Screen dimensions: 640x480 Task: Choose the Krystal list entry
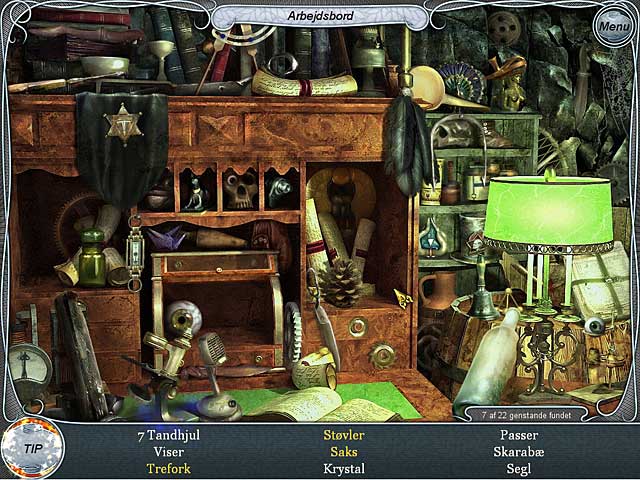coord(343,469)
